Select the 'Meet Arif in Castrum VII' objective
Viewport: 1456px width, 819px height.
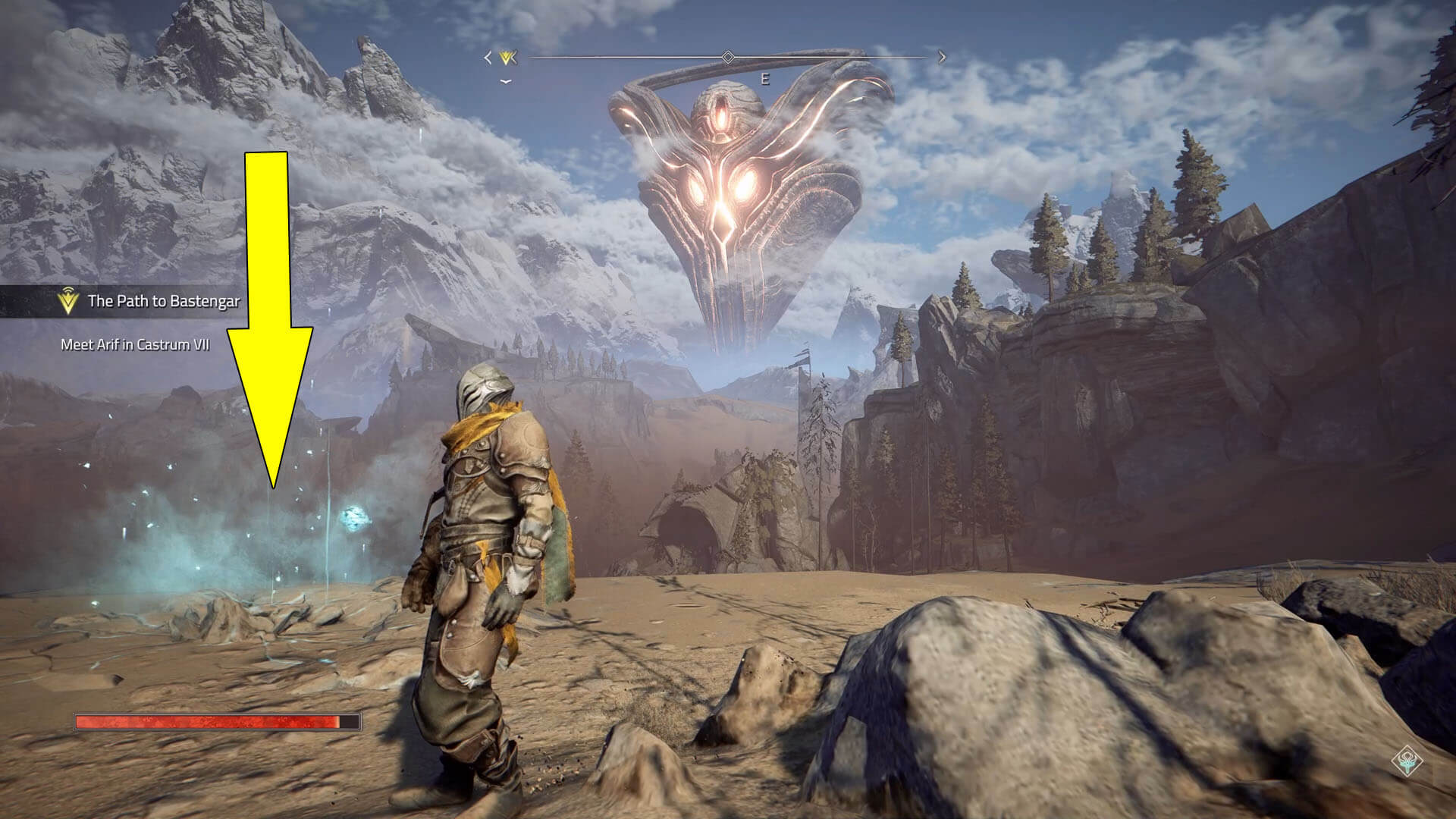135,345
